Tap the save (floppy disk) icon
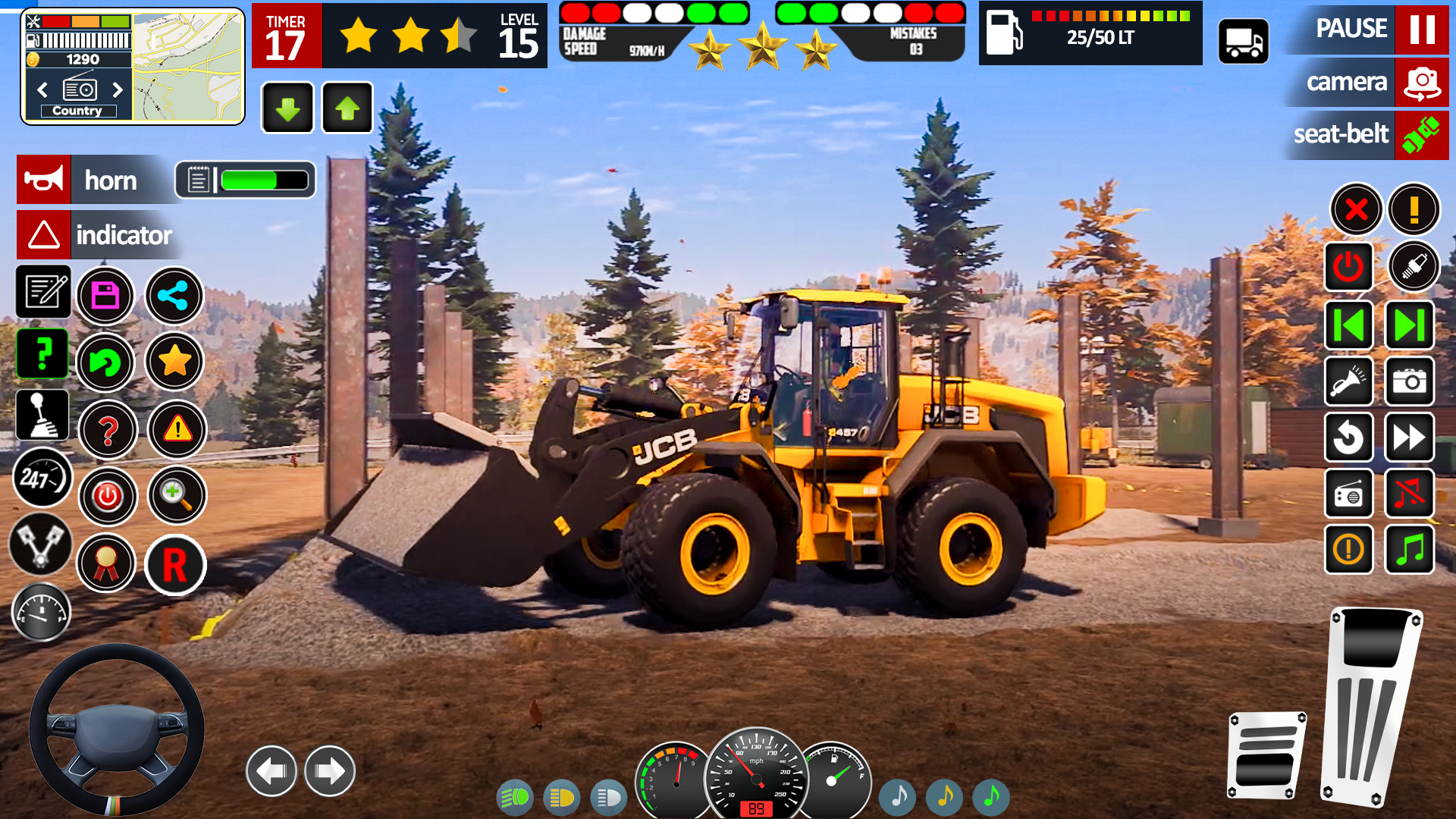 [106, 296]
